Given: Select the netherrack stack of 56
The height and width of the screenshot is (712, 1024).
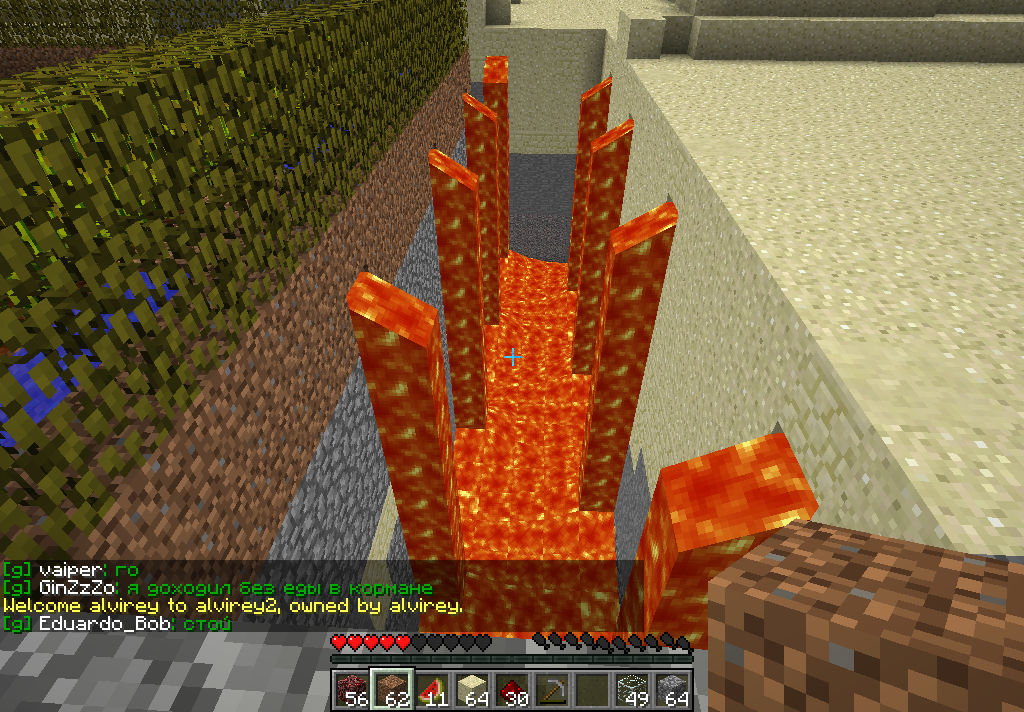Looking at the screenshot, I should 351,690.
